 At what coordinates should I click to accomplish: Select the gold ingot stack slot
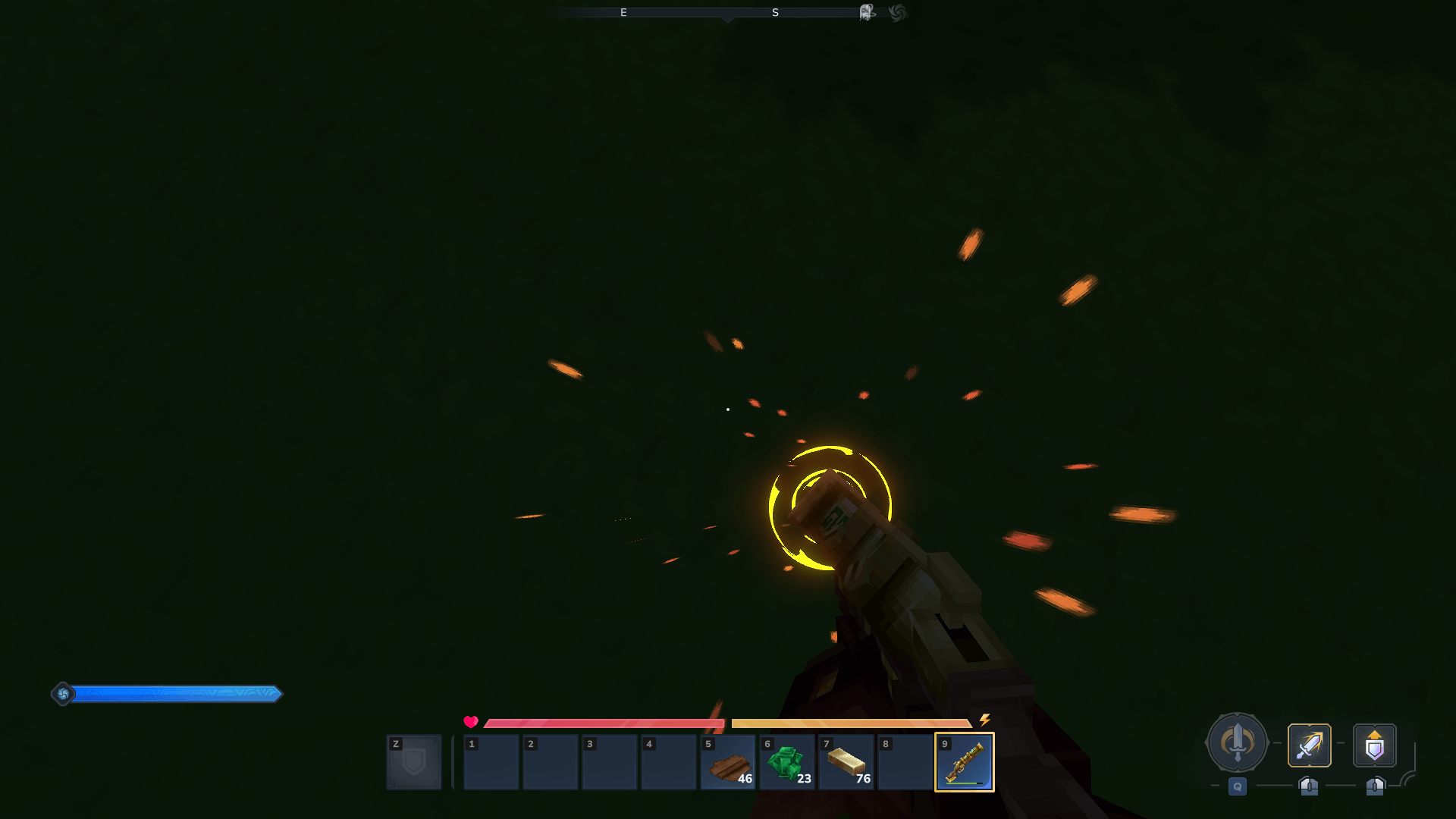(x=846, y=762)
